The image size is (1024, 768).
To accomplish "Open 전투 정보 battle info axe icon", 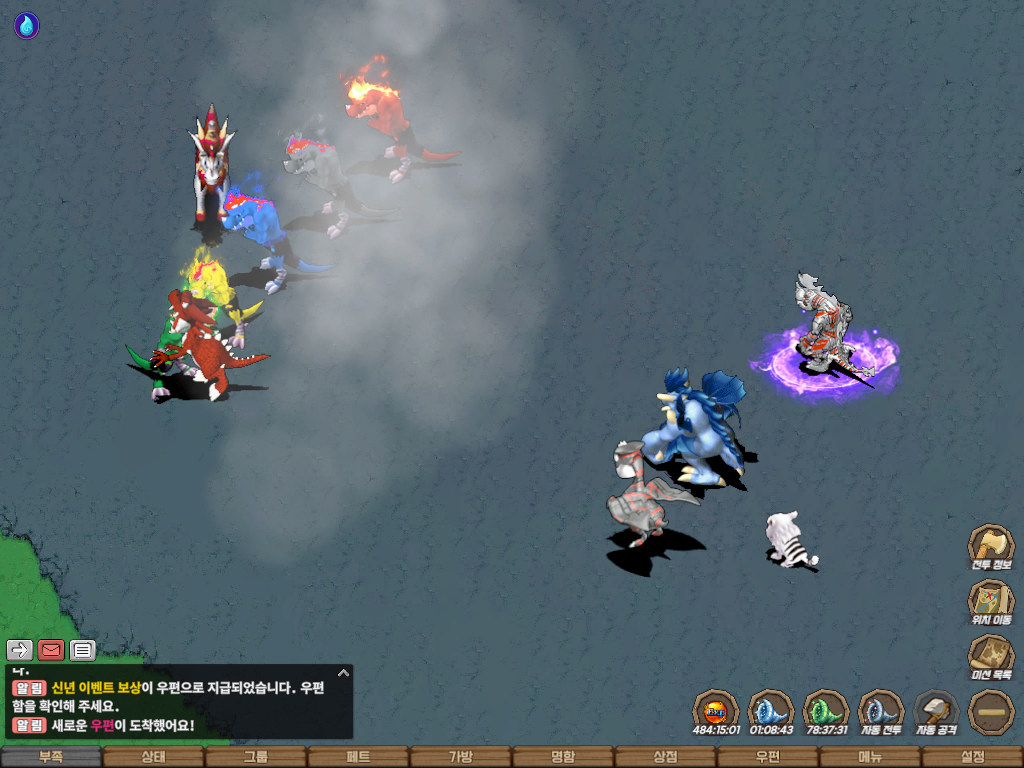I will [x=991, y=546].
